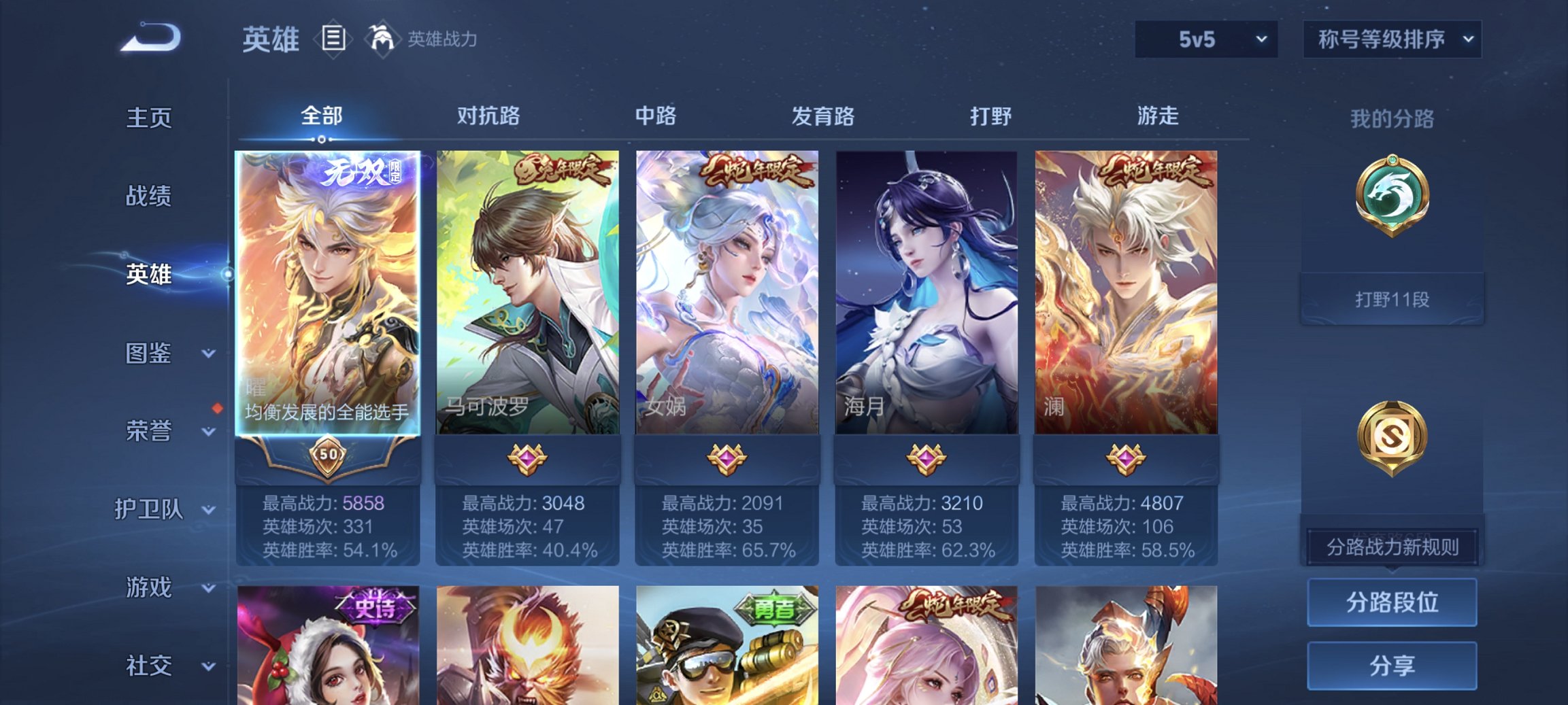Click the 分享 share button
Screen dimensions: 1568x705
[1392, 665]
